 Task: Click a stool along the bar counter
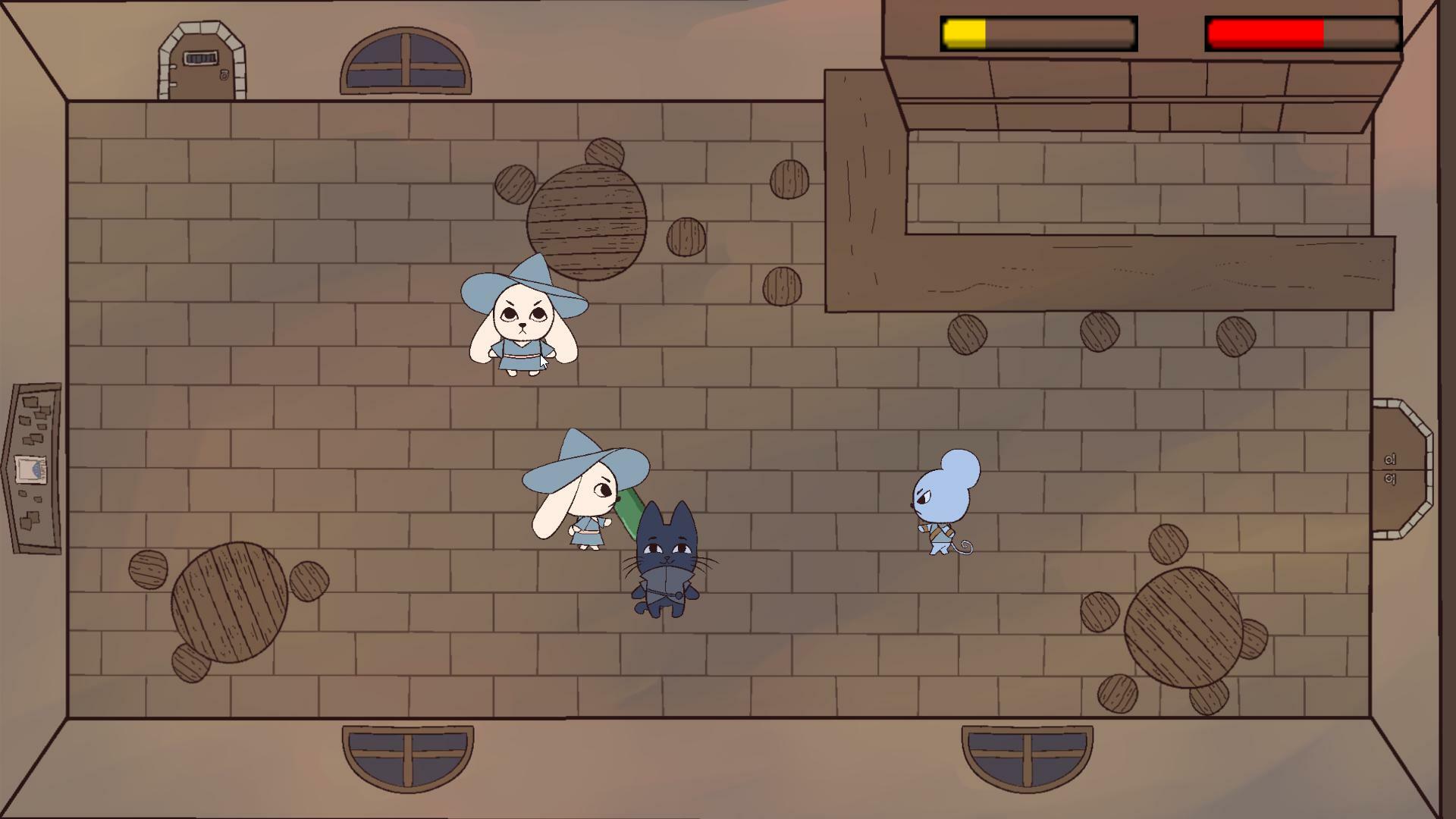click(967, 334)
